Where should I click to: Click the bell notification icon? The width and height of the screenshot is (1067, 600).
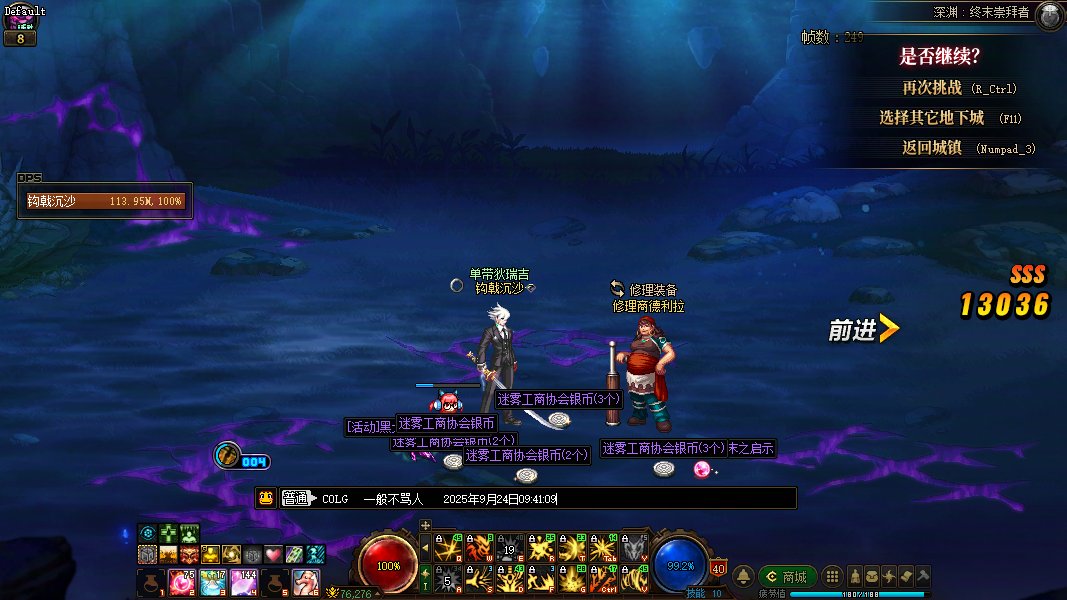[744, 577]
